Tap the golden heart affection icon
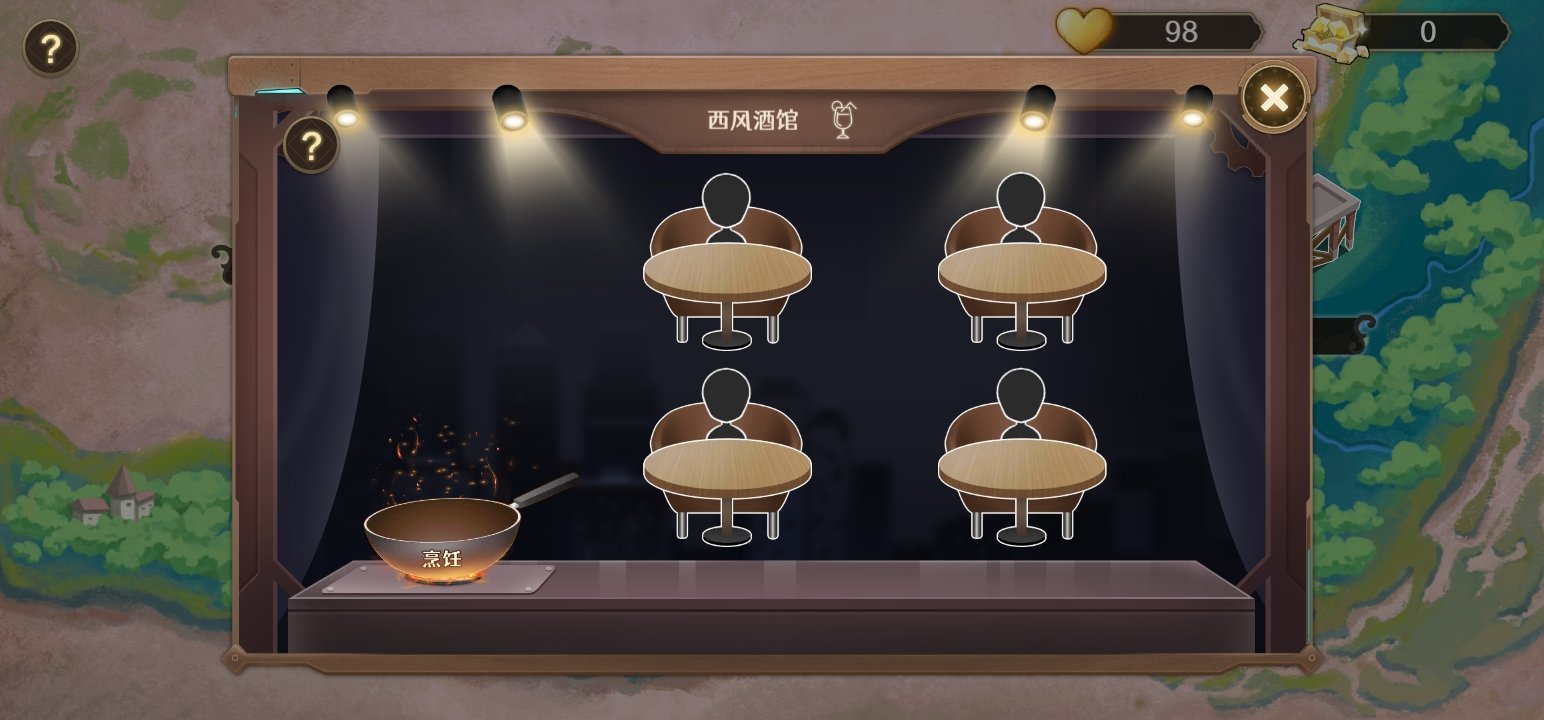Viewport: 1544px width, 720px height. pyautogui.click(x=1085, y=31)
